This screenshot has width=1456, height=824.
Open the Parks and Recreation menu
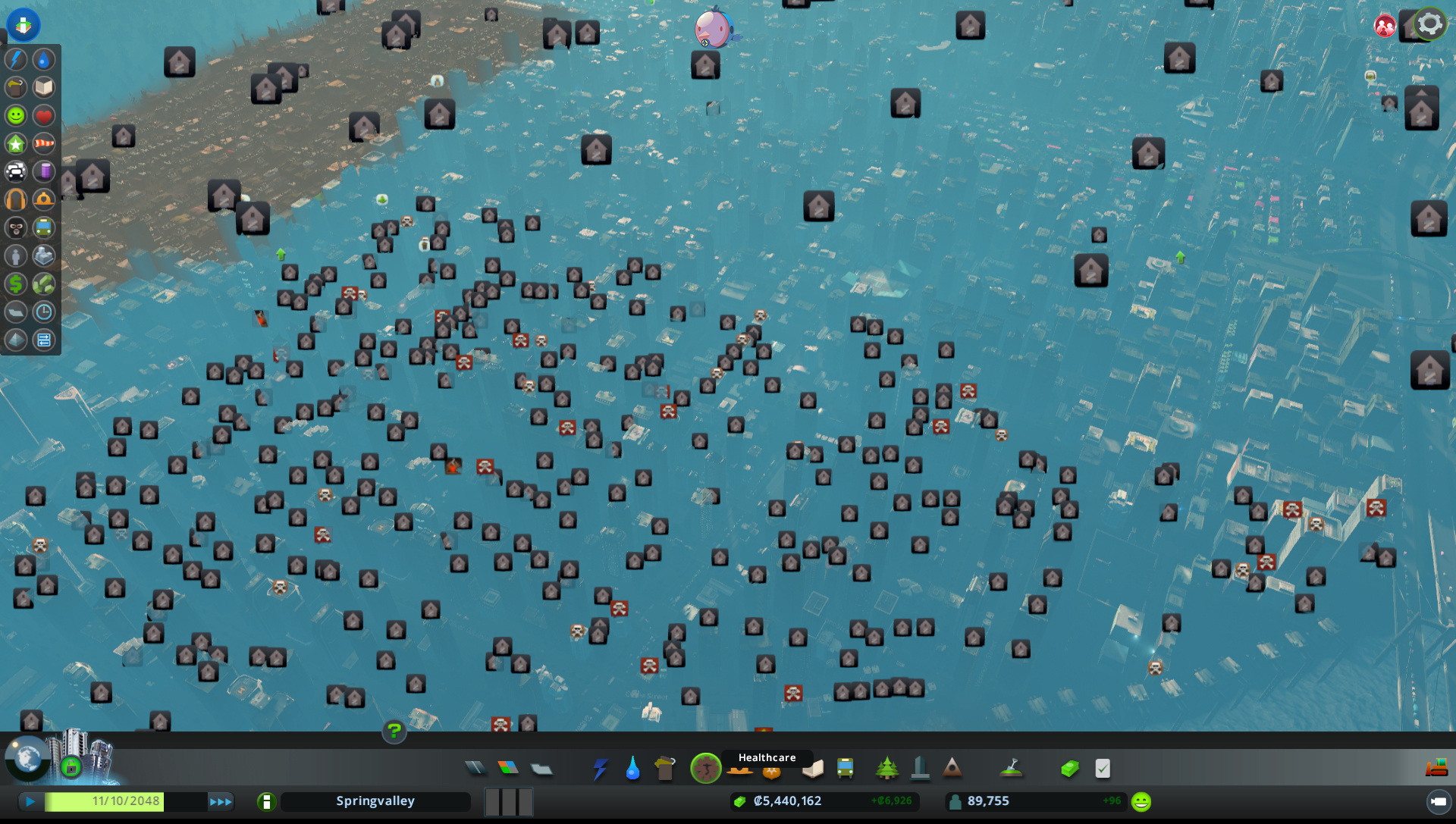tap(887, 768)
